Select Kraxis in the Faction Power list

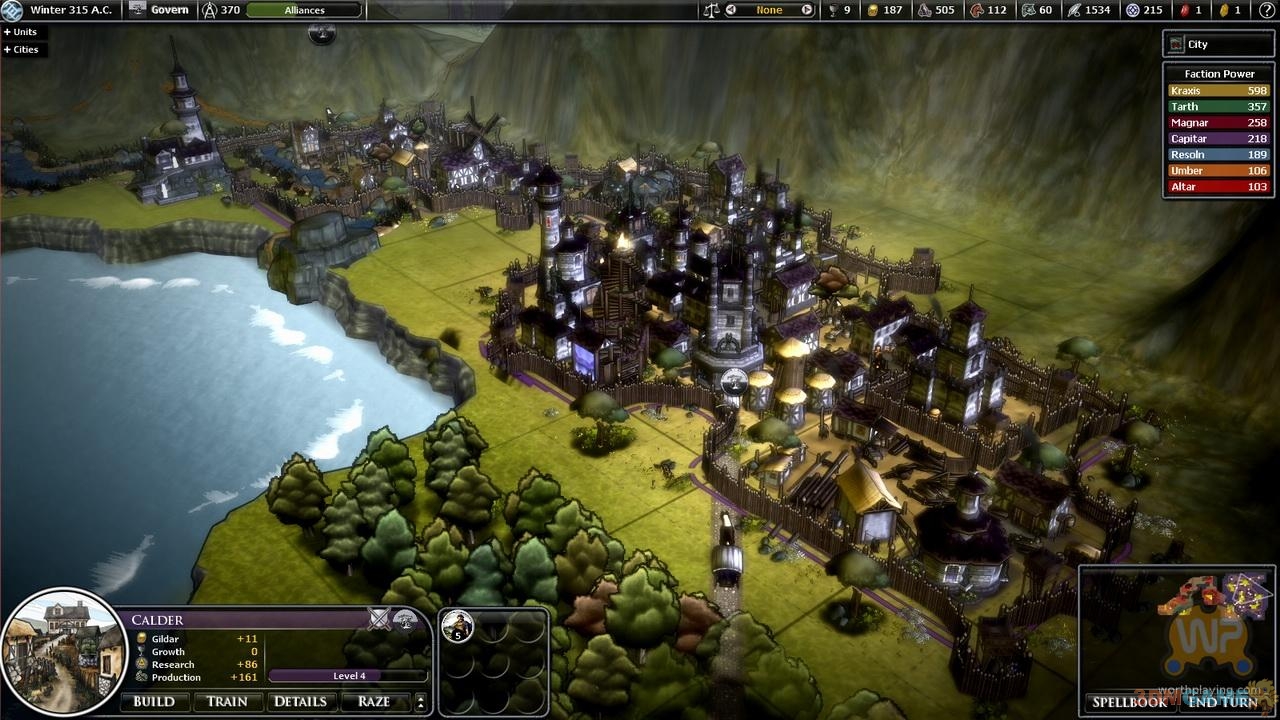[1217, 90]
